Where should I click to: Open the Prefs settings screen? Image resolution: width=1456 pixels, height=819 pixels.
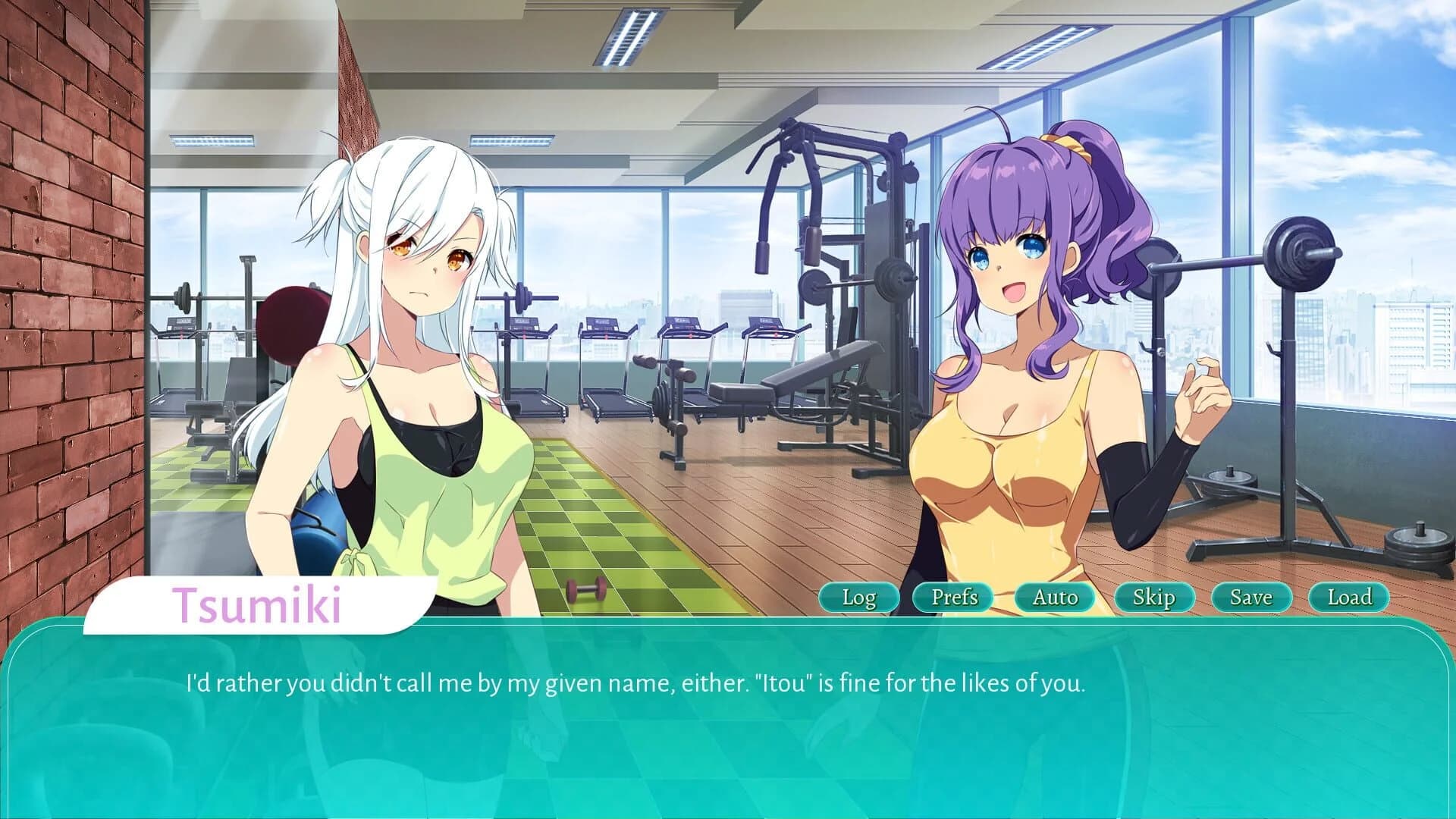[954, 598]
